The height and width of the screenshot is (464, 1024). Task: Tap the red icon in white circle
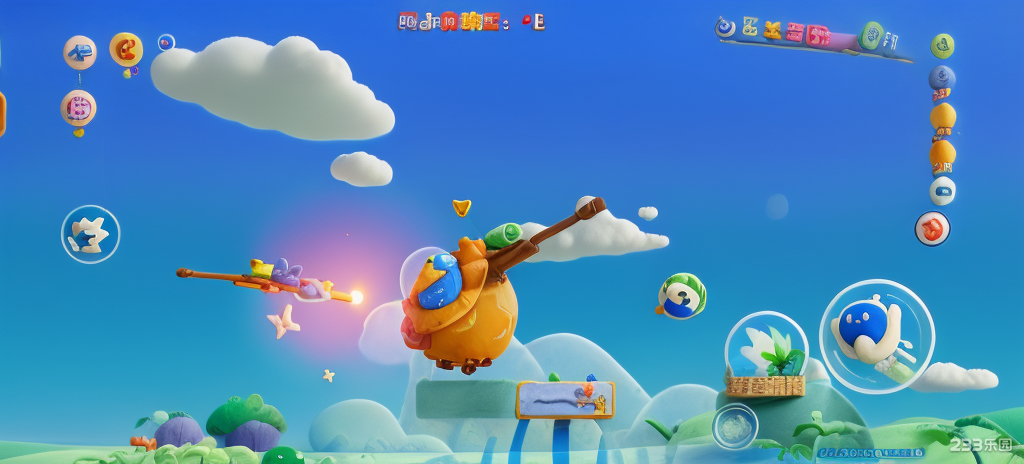(932, 228)
